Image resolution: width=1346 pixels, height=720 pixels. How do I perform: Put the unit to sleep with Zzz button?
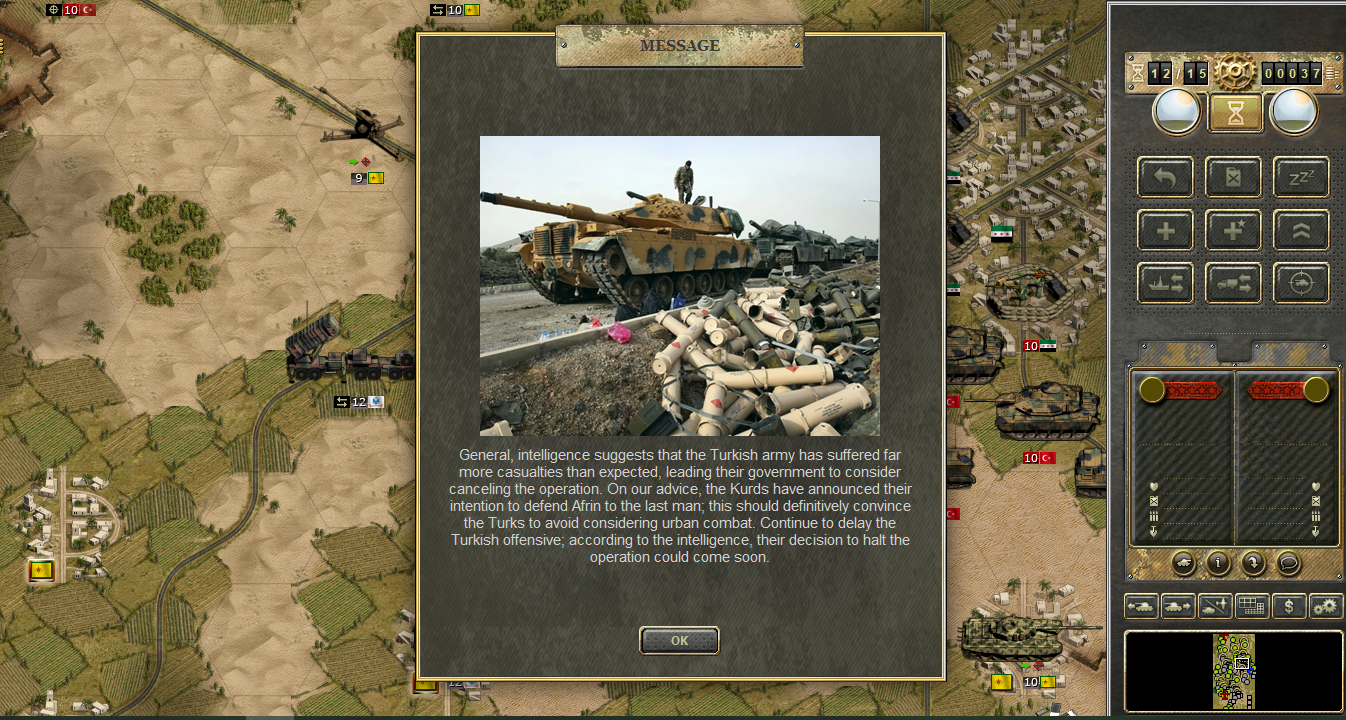pyautogui.click(x=1301, y=178)
